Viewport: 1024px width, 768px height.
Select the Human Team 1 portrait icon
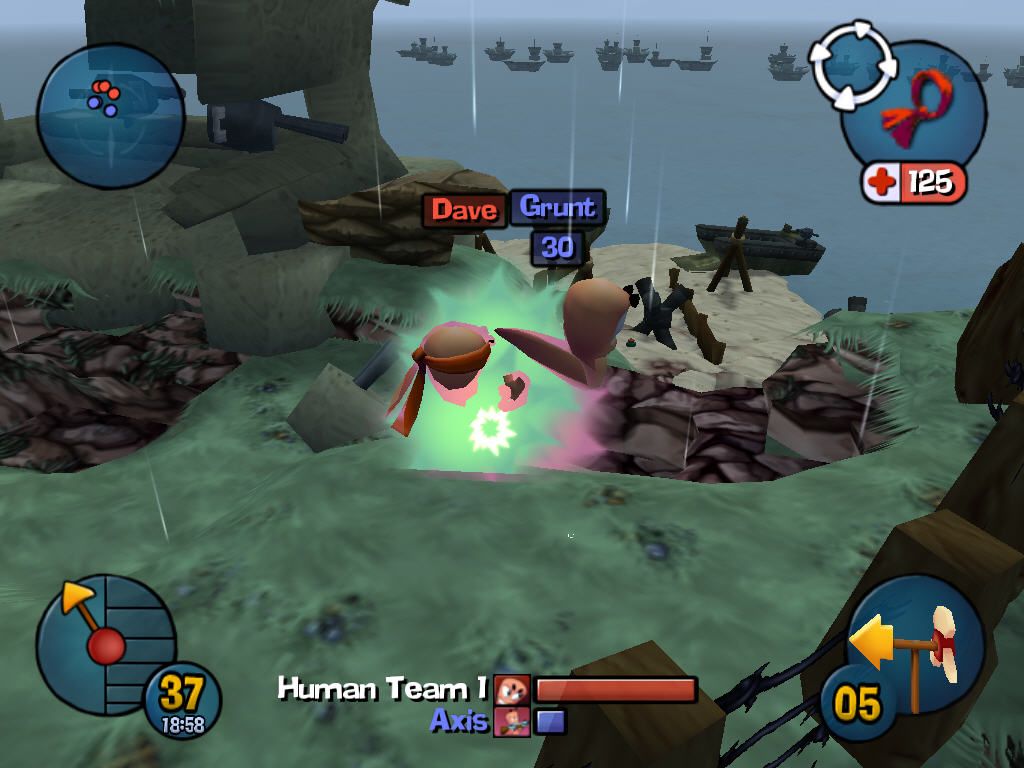coord(511,689)
